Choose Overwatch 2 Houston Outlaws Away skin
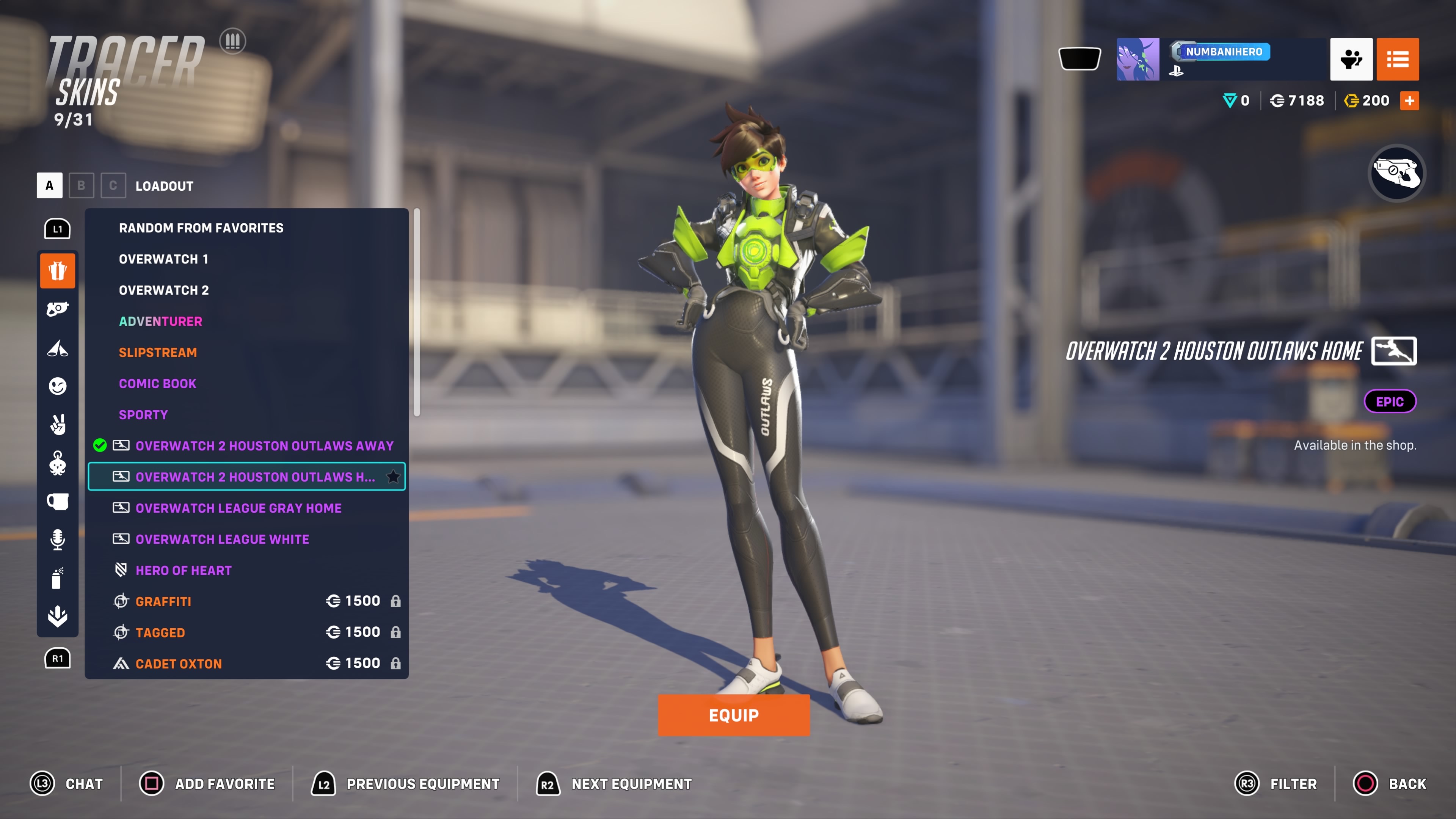Screen dimensions: 1456x819 coord(264,446)
